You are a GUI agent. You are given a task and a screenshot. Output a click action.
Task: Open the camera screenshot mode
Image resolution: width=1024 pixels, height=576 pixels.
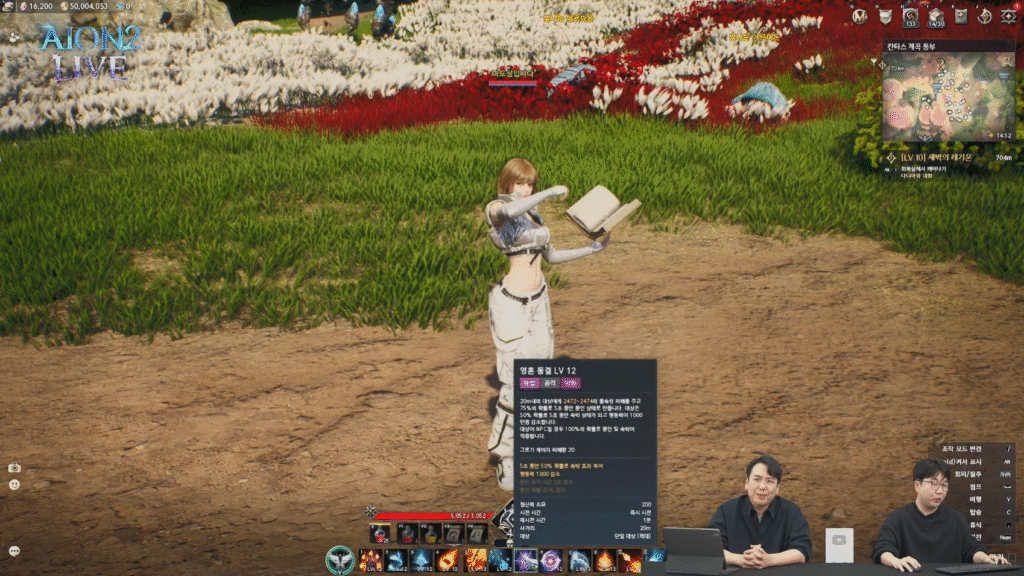coord(15,467)
